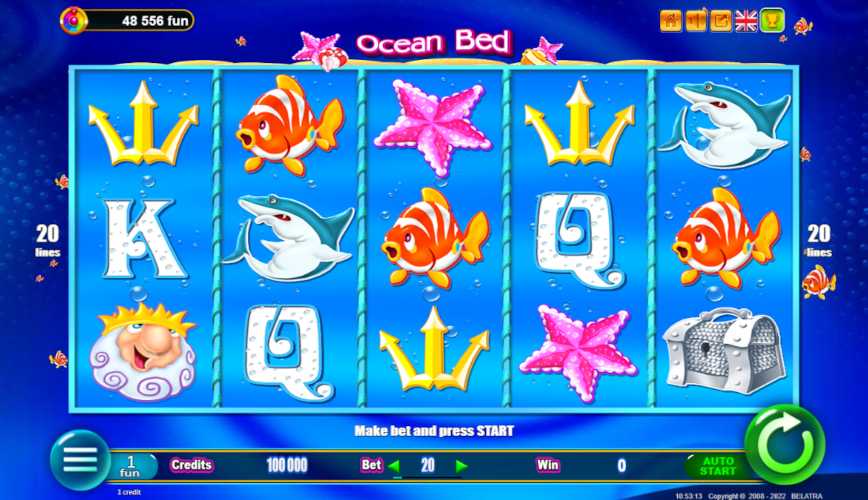Screen dimensions: 868x500
Task: Change the 1 fun denomination
Action: point(132,465)
